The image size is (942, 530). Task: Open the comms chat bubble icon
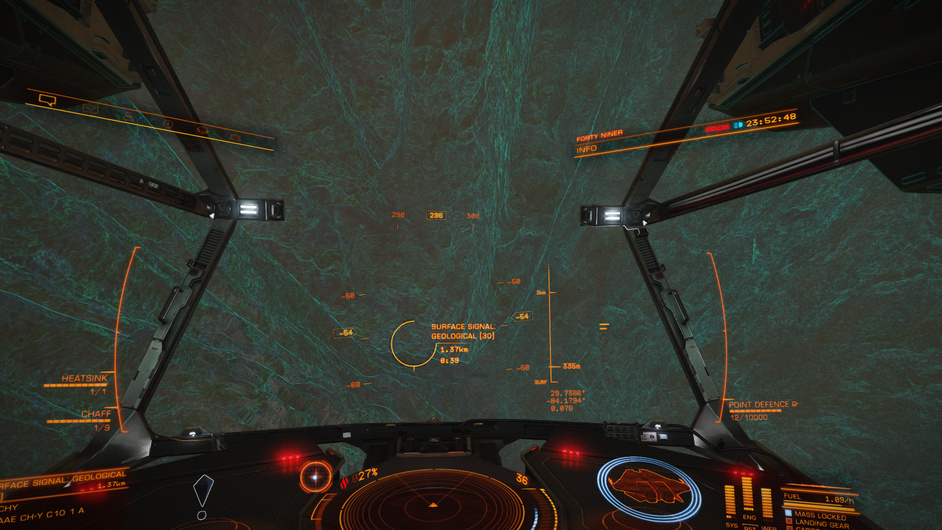(x=47, y=100)
